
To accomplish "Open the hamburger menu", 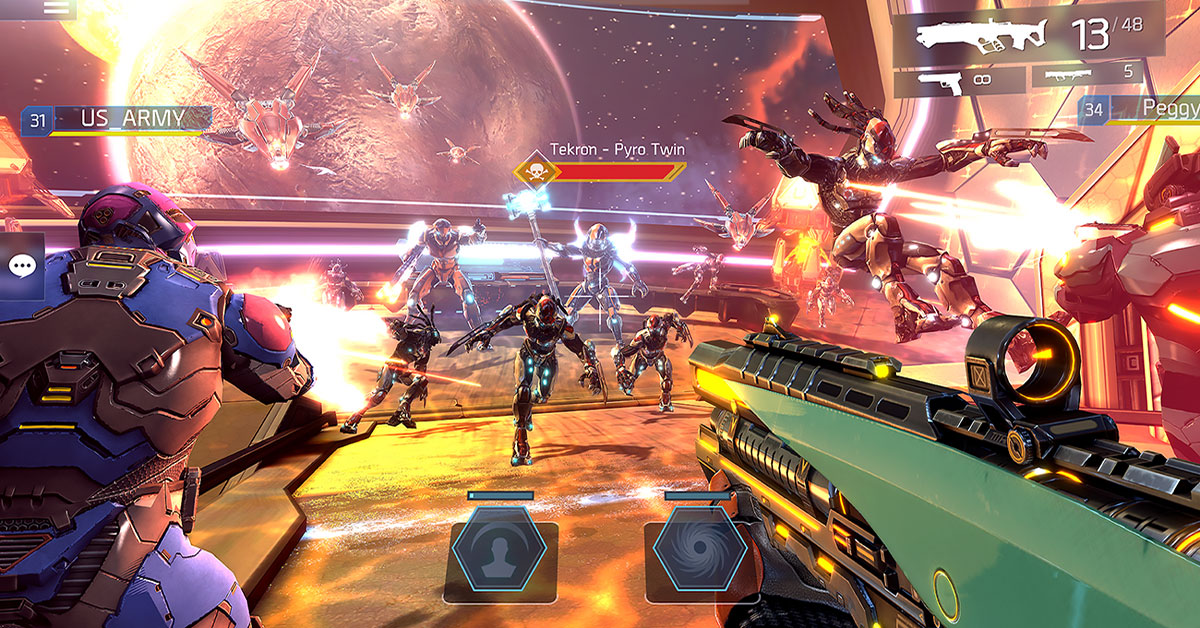I will tap(57, 8).
